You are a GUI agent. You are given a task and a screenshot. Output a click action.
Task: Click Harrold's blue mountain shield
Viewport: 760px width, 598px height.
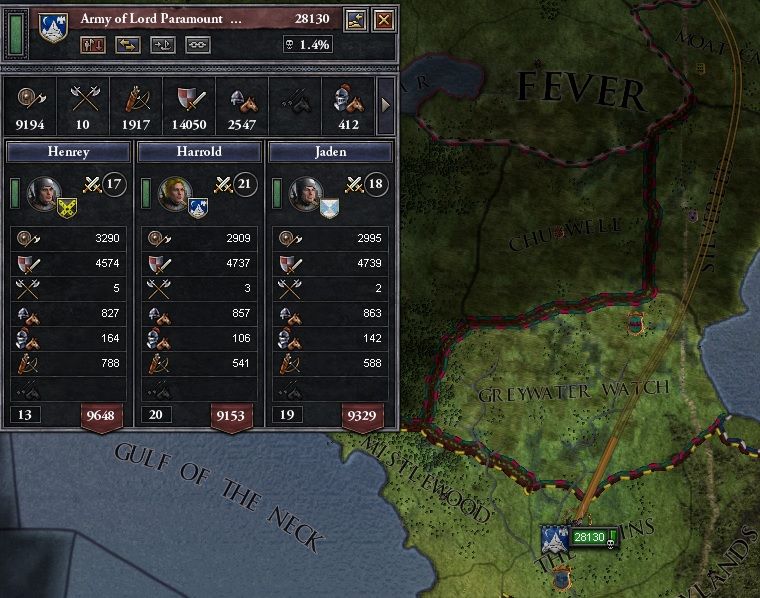pyautogui.click(x=197, y=207)
